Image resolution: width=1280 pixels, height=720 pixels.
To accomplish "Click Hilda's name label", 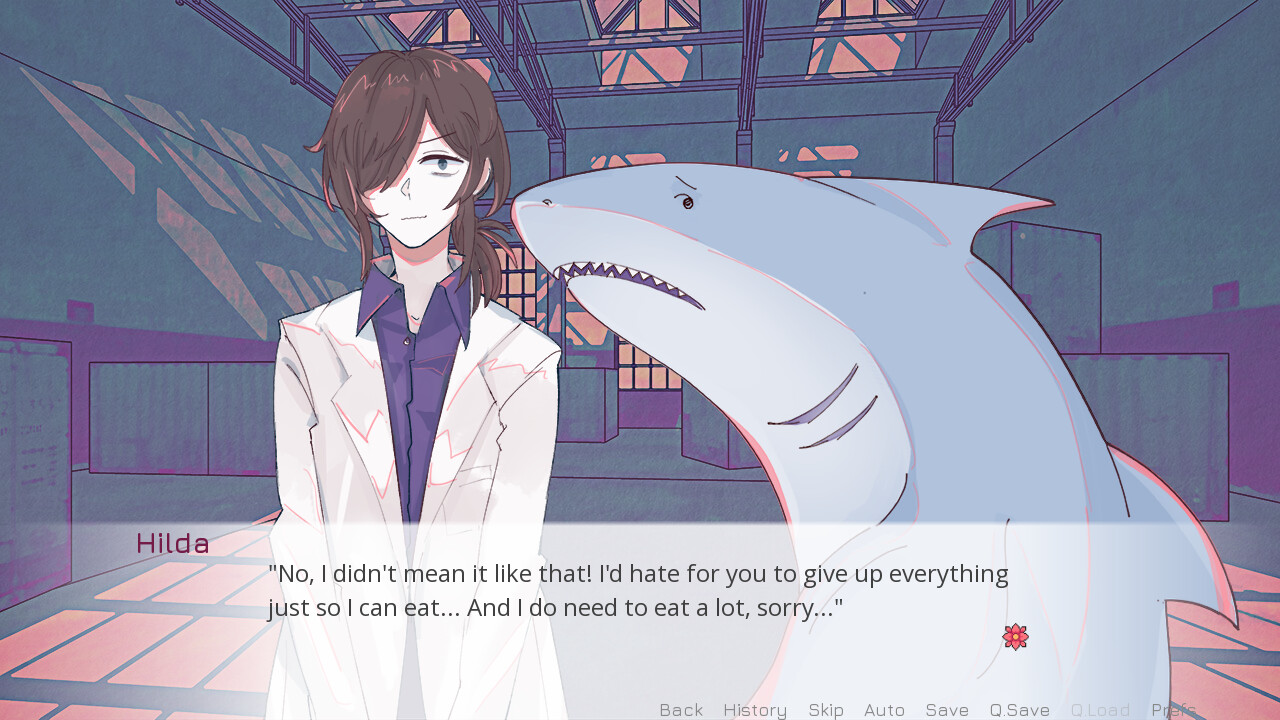I will click(172, 543).
